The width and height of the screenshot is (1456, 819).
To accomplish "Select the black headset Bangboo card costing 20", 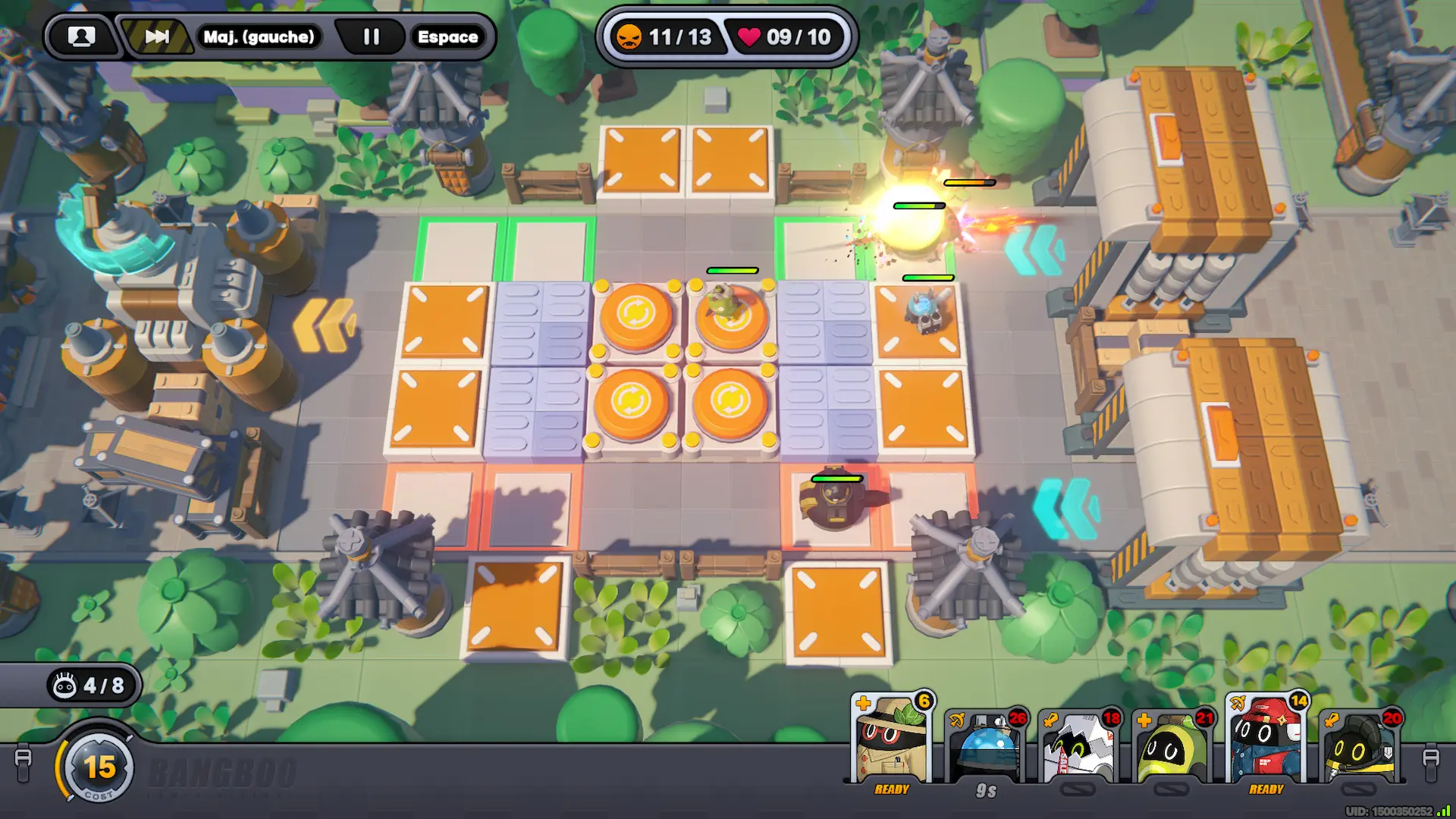I will click(x=1360, y=748).
